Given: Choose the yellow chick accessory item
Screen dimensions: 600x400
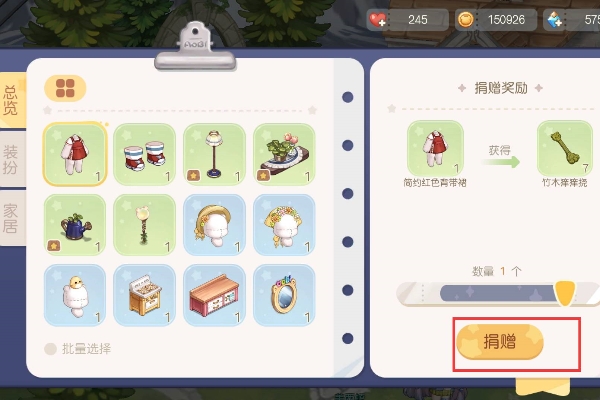Looking at the screenshot, I should [x=74, y=294].
